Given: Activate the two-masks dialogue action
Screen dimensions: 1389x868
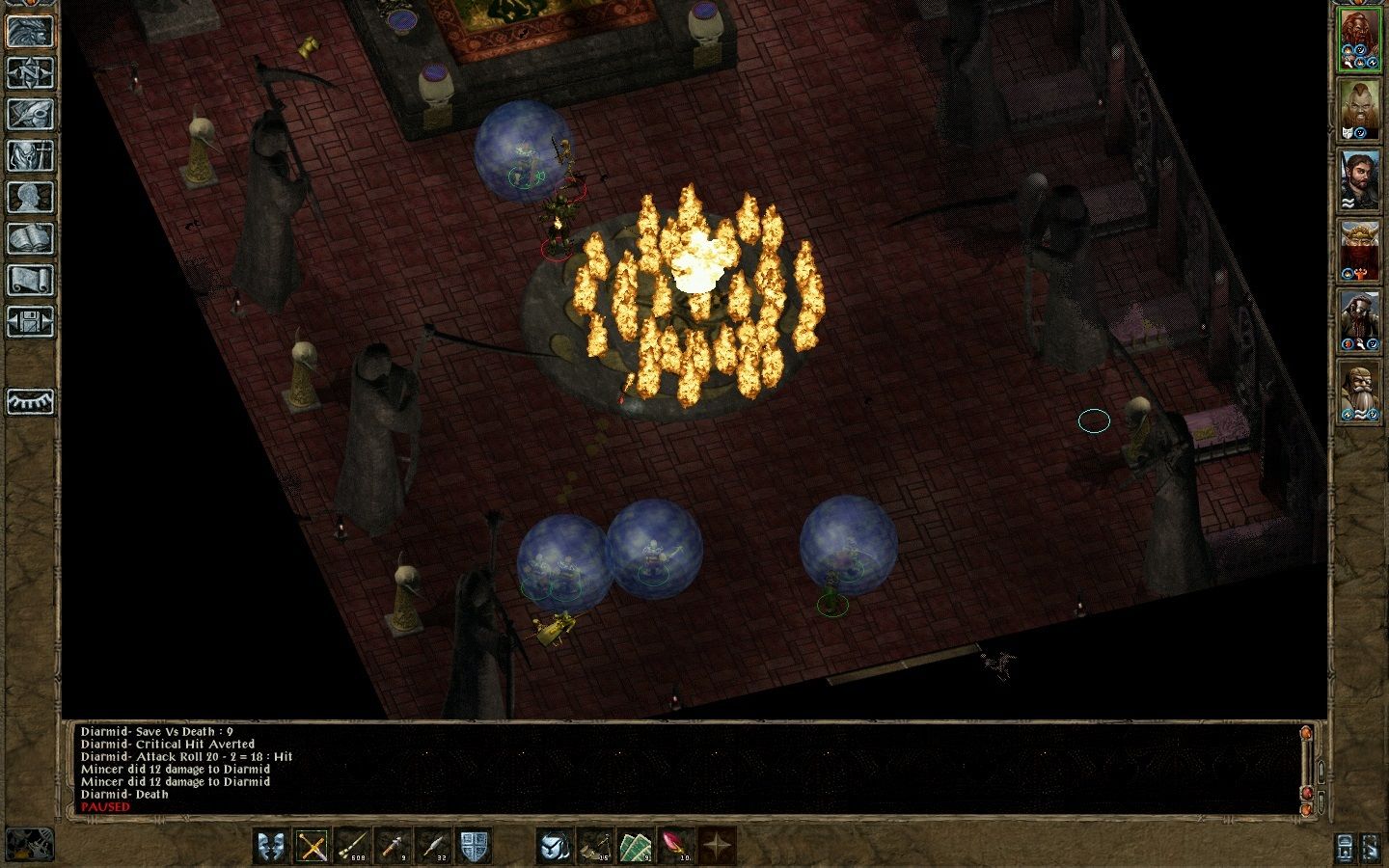Looking at the screenshot, I should pos(271,846).
